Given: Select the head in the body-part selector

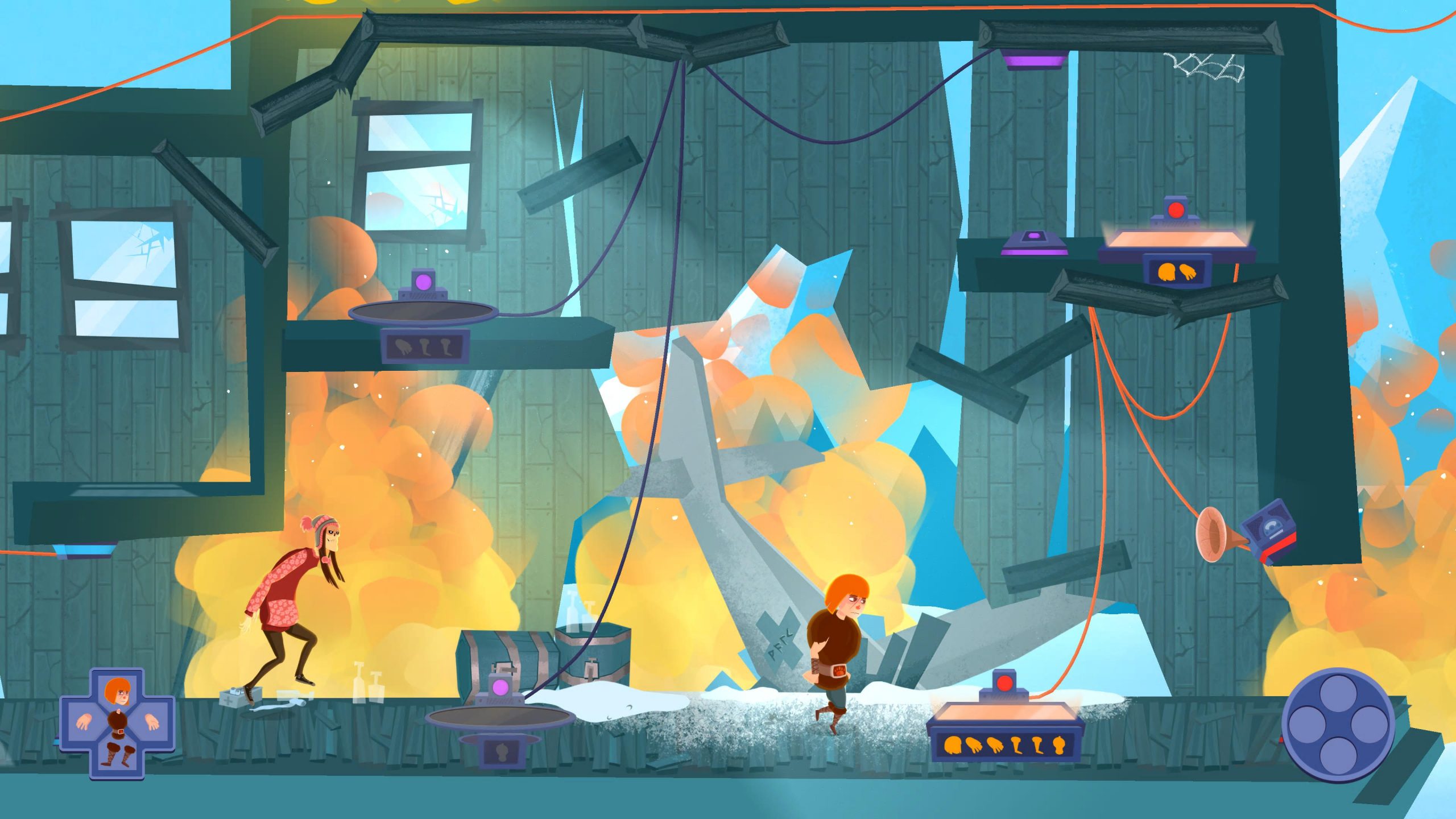Looking at the screenshot, I should (118, 692).
